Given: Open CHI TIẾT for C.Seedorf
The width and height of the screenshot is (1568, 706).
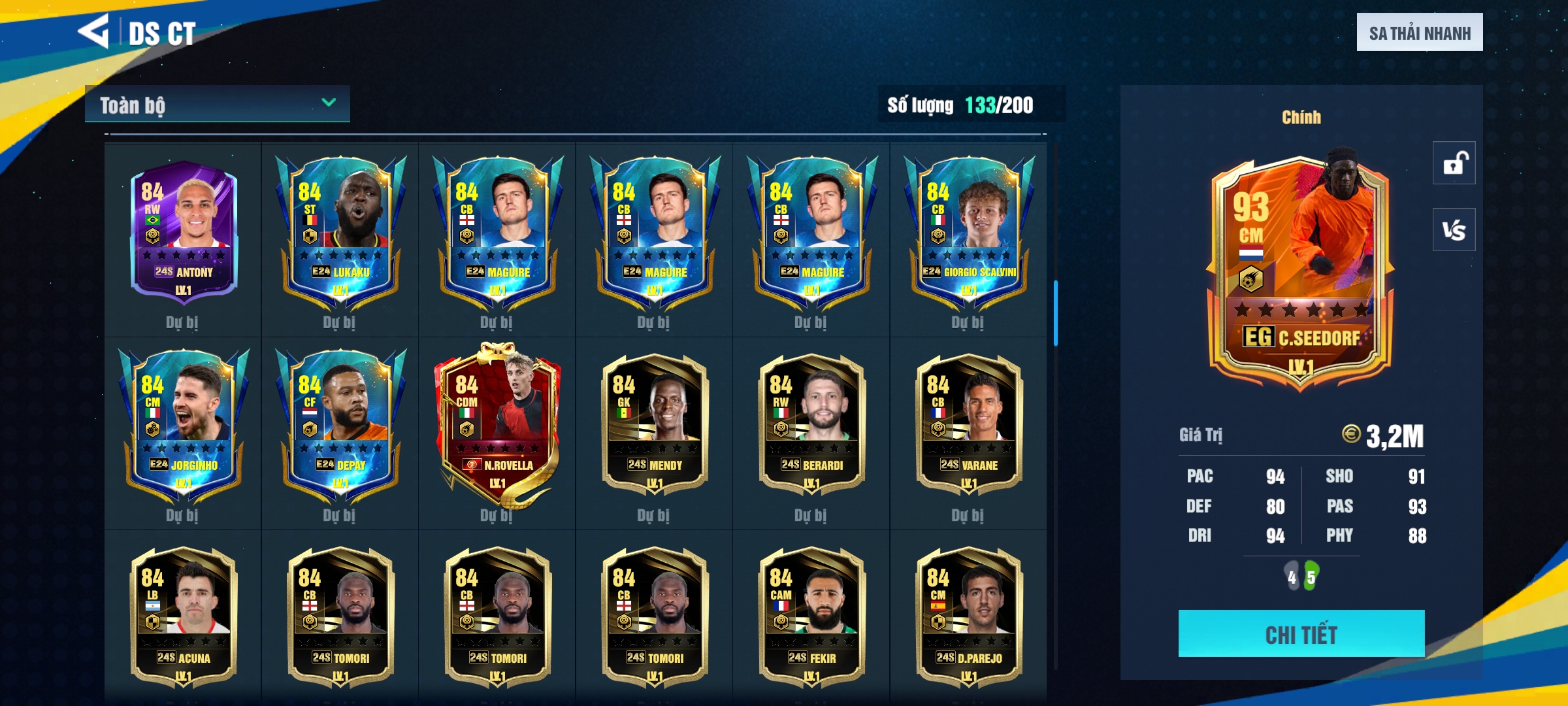Looking at the screenshot, I should click(1301, 633).
